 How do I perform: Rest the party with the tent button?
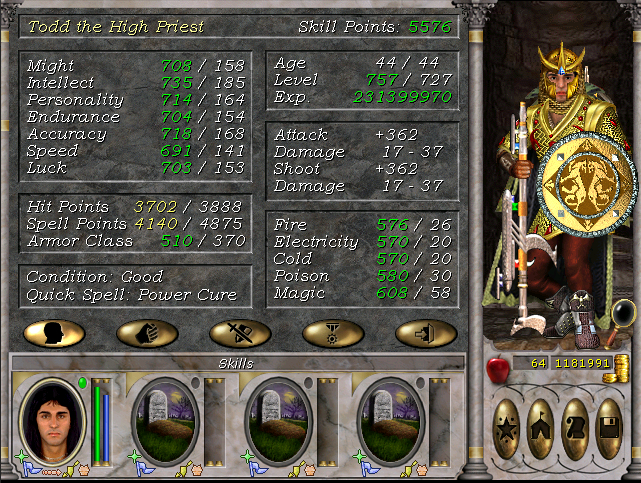pyautogui.click(x=541, y=428)
